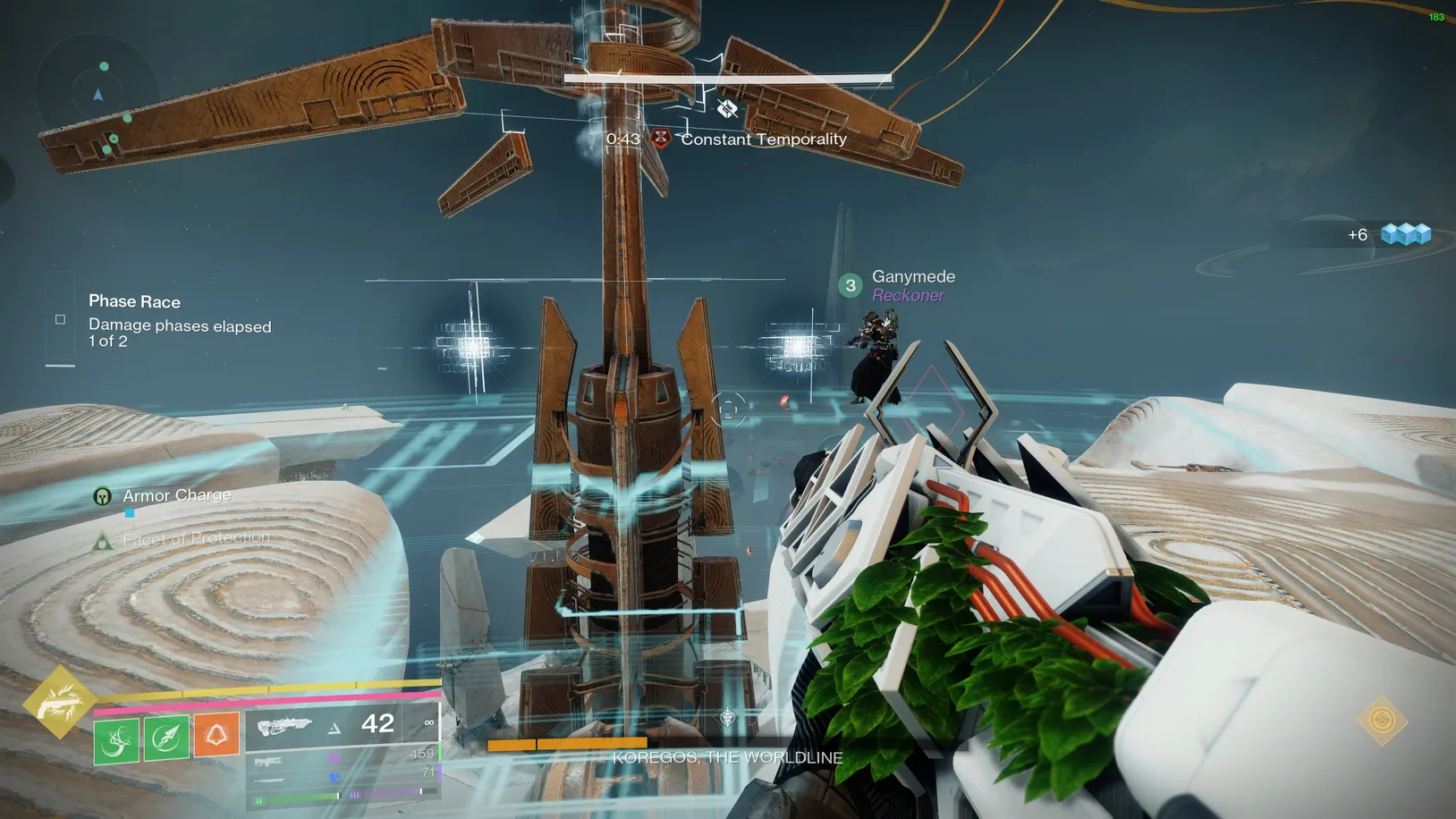Click the blue cubes loot pickup icon
This screenshot has height=819, width=1456.
[1405, 234]
